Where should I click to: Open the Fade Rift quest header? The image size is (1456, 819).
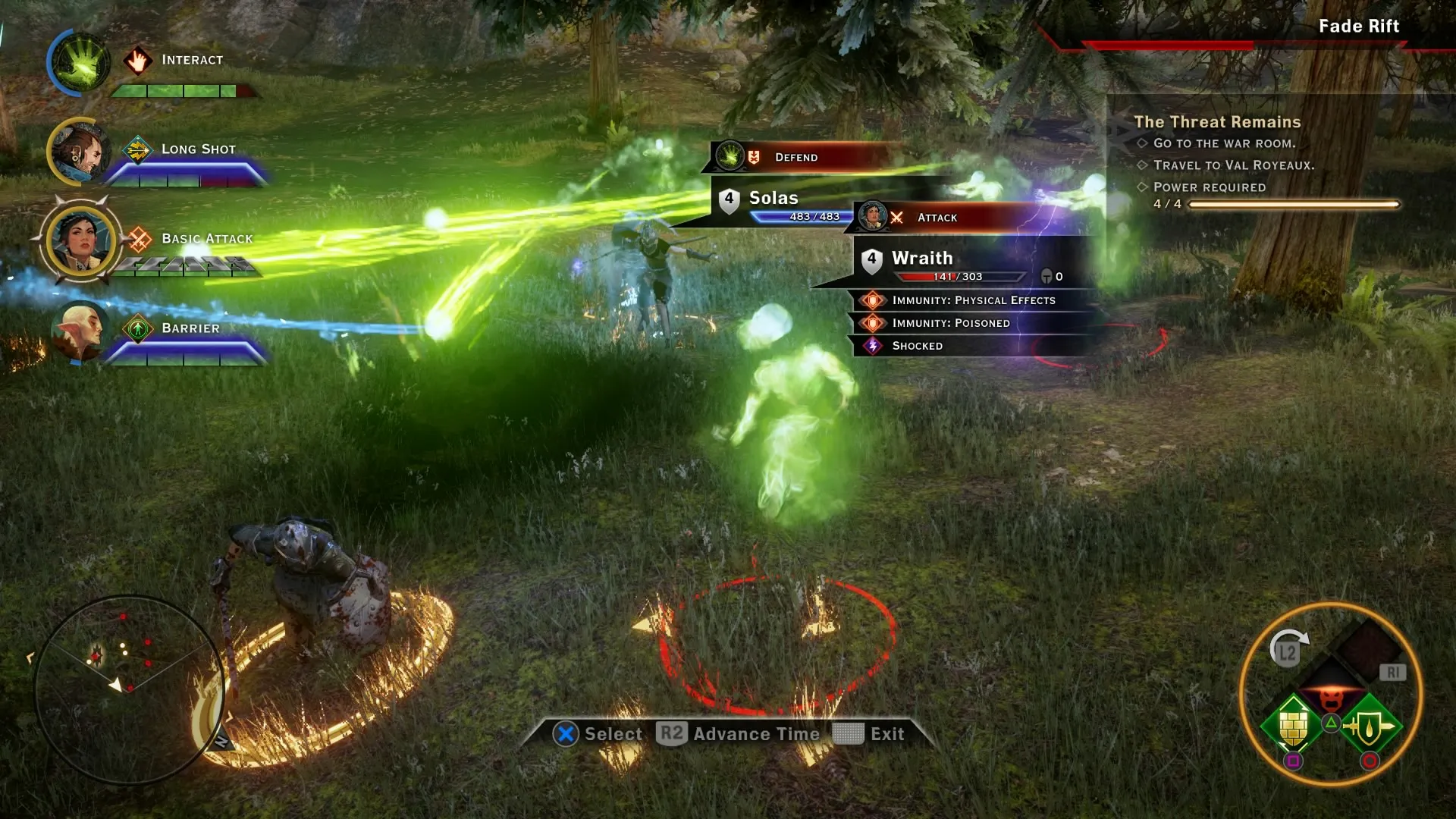click(1358, 26)
